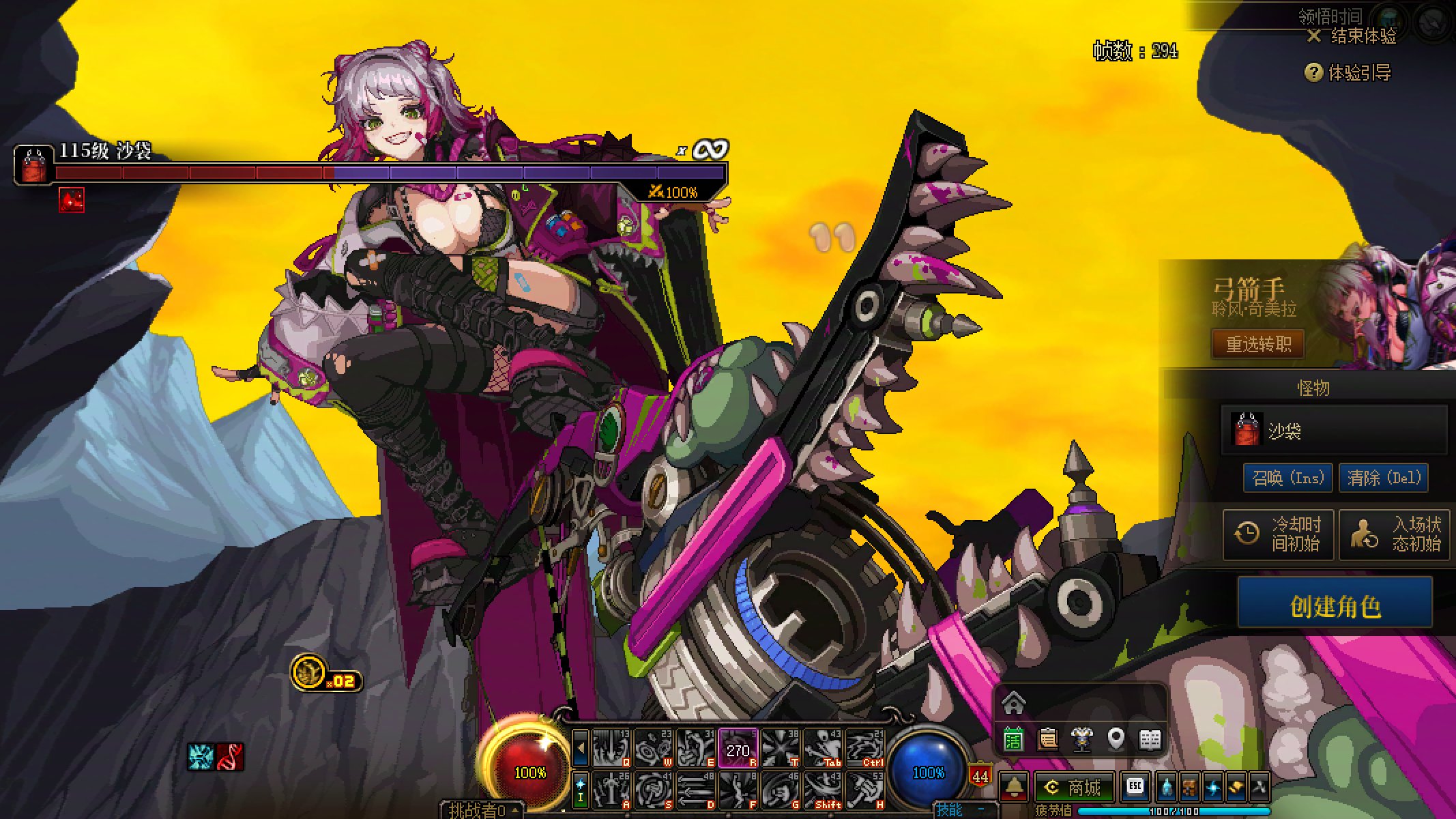
Task: End the trial with 结束体验
Action: pyautogui.click(x=1352, y=36)
